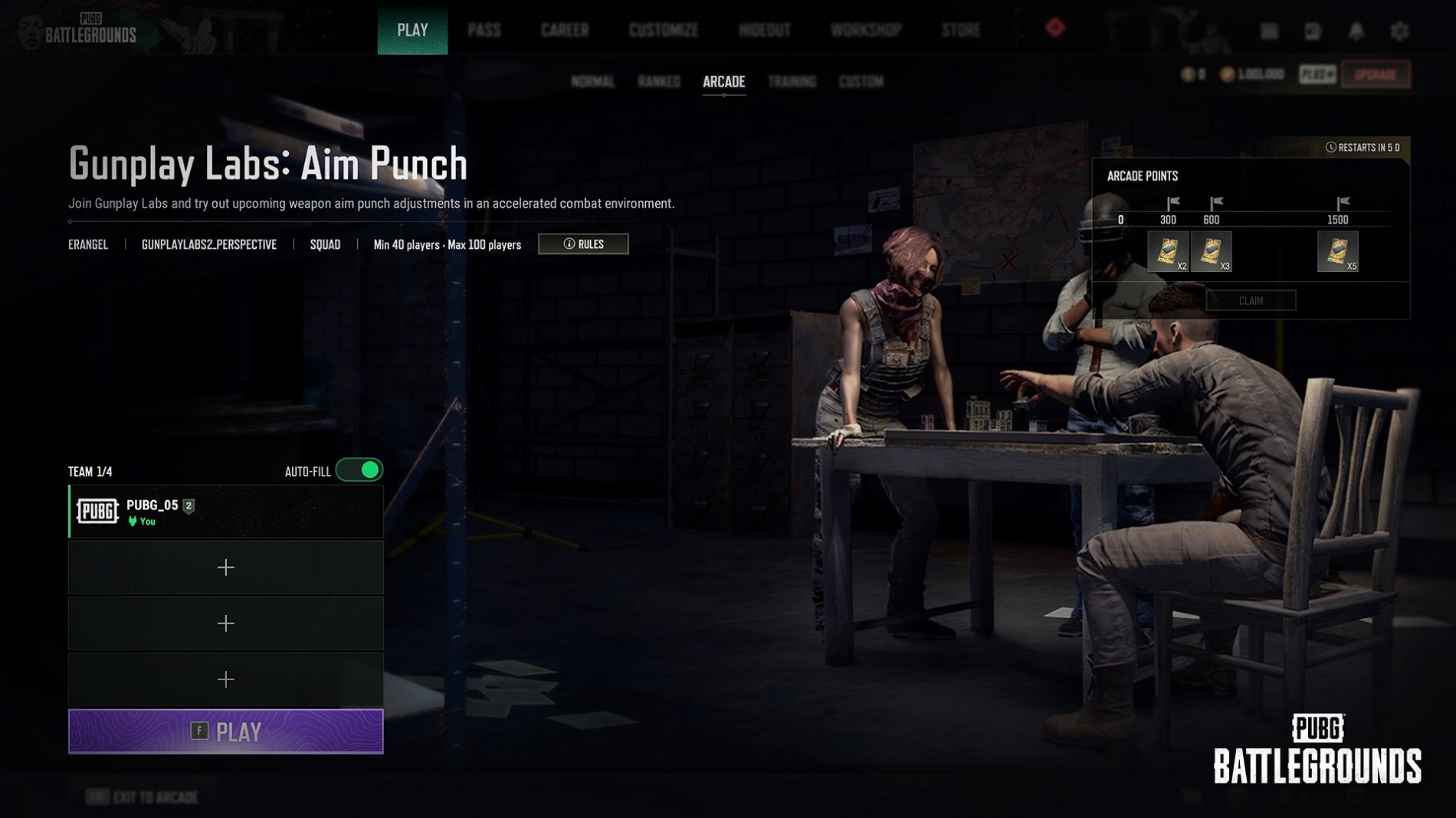Click the Rules info toggle button

tap(583, 244)
